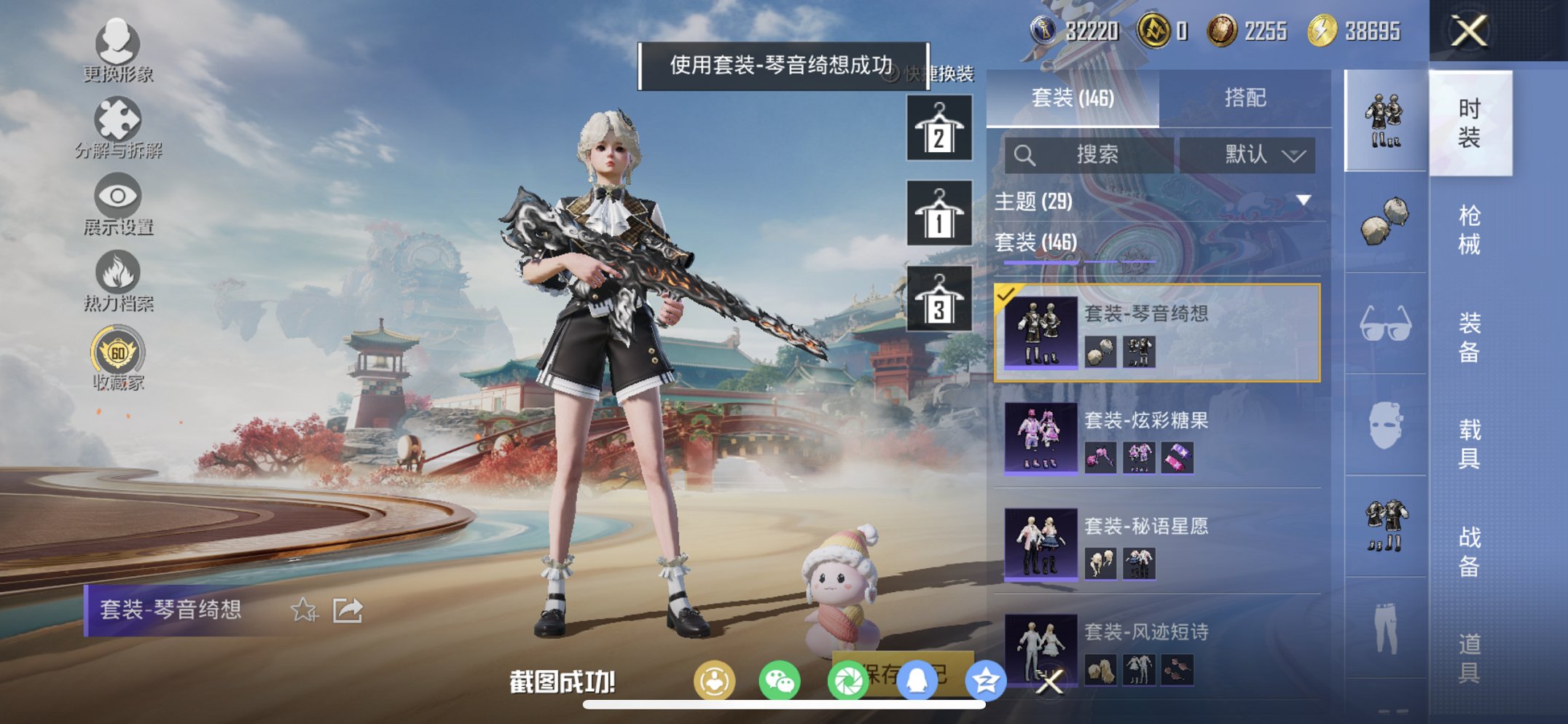Click the 收藏家 level 60 collector badge
Screen dimensions: 1568x724
[118, 355]
